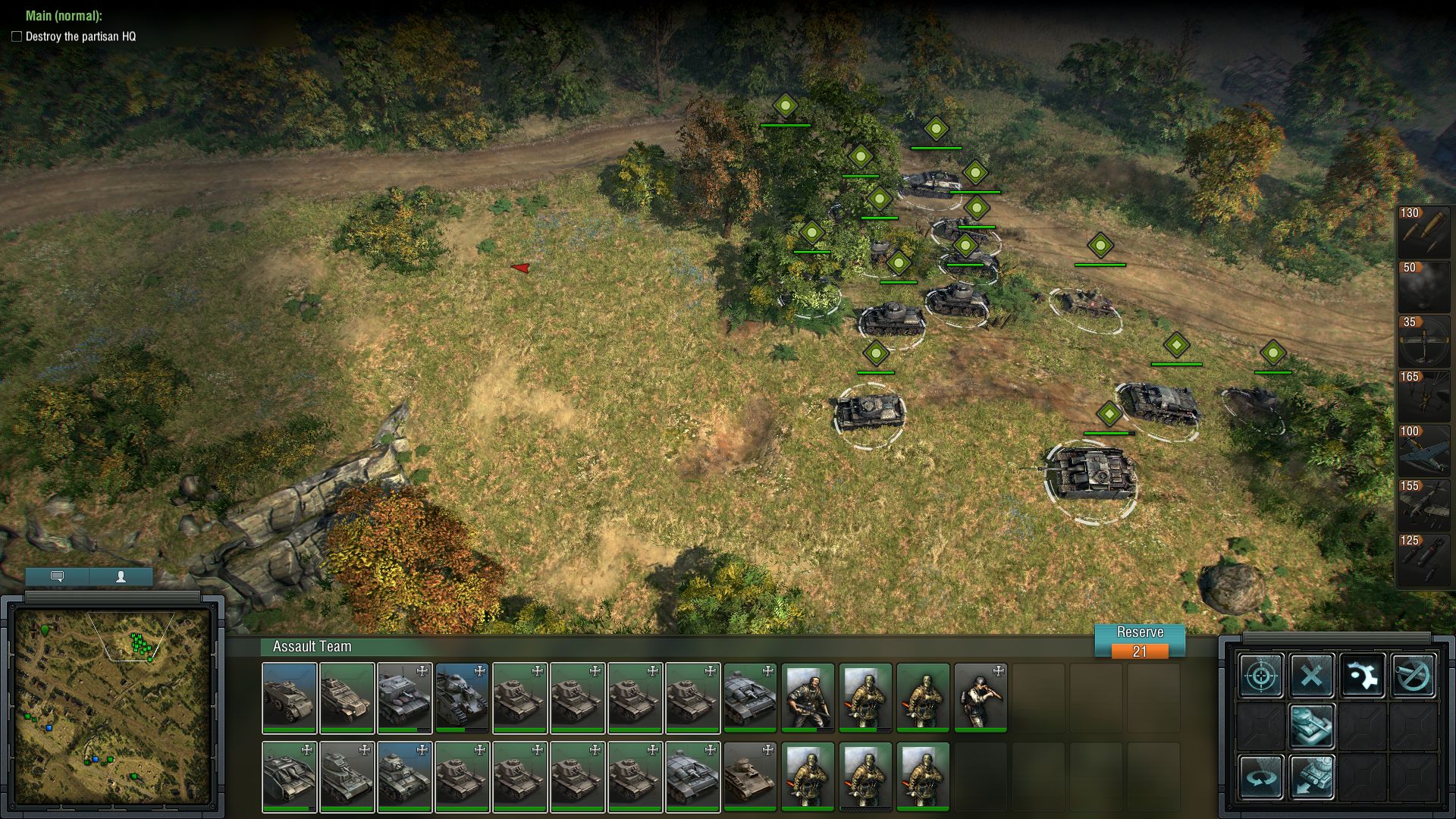Call the 100-point fighter plane

(1423, 450)
